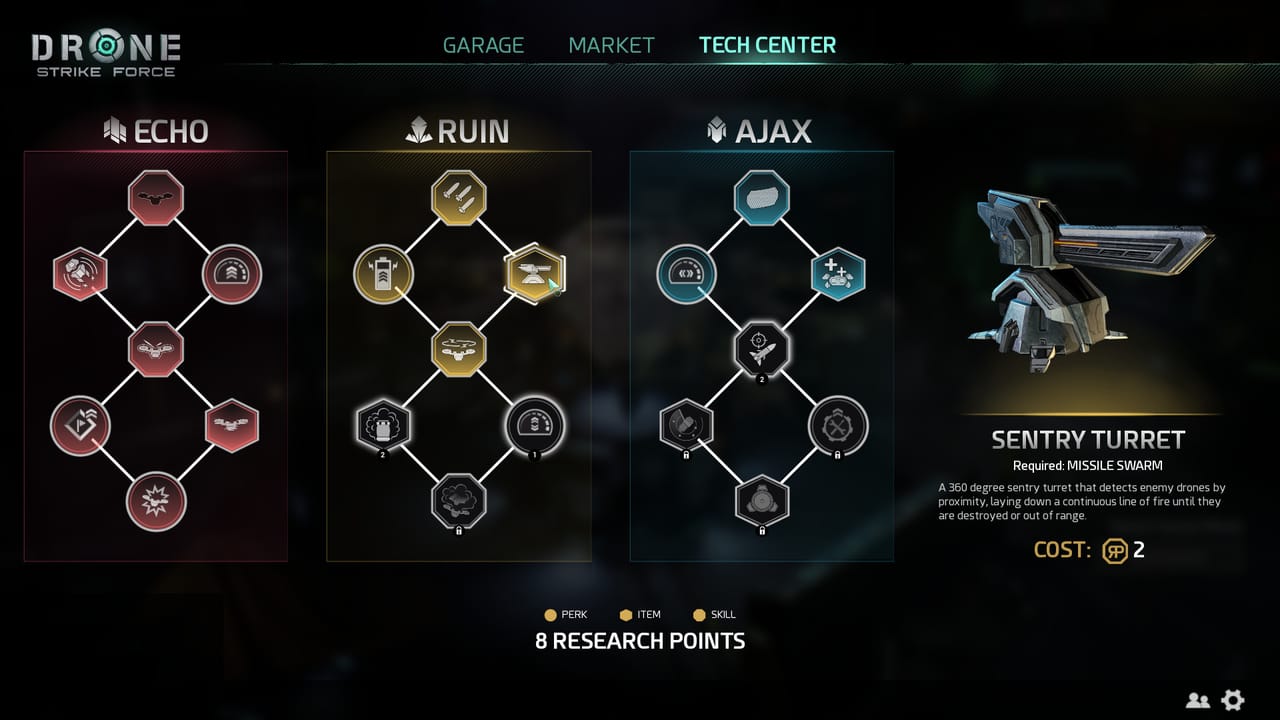The width and height of the screenshot is (1280, 720).
Task: Select the locked smoke skill at Ruin tree bottom
Action: [458, 500]
